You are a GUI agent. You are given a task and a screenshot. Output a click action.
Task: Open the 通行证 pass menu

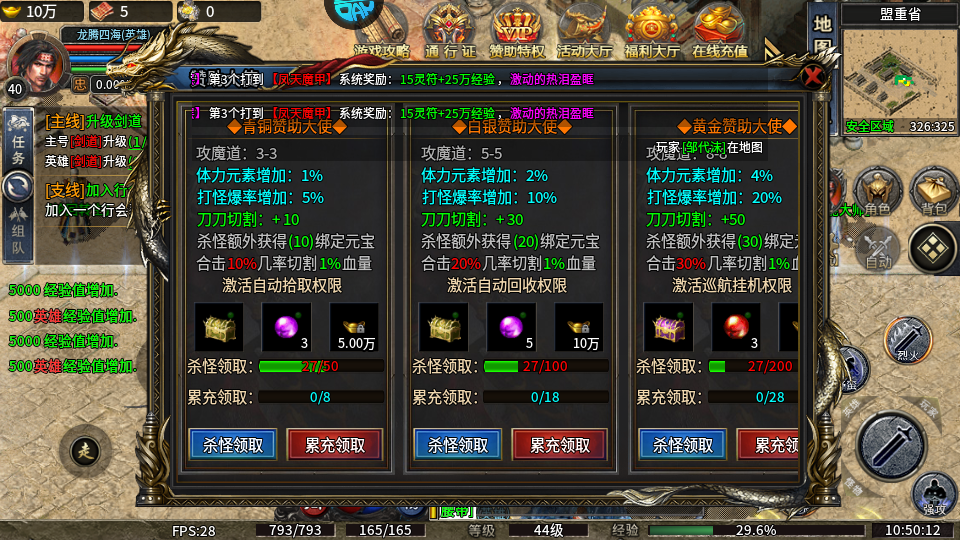click(x=450, y=30)
